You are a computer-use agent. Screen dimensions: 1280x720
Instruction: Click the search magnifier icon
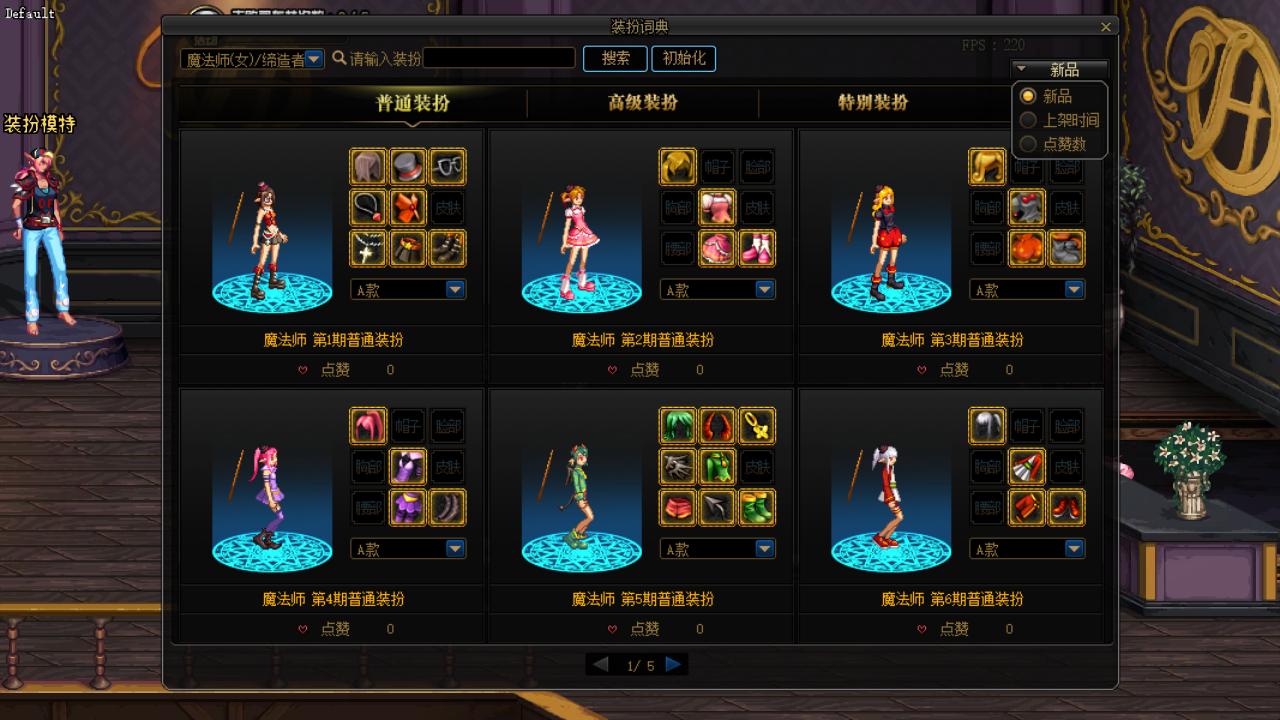click(x=341, y=58)
